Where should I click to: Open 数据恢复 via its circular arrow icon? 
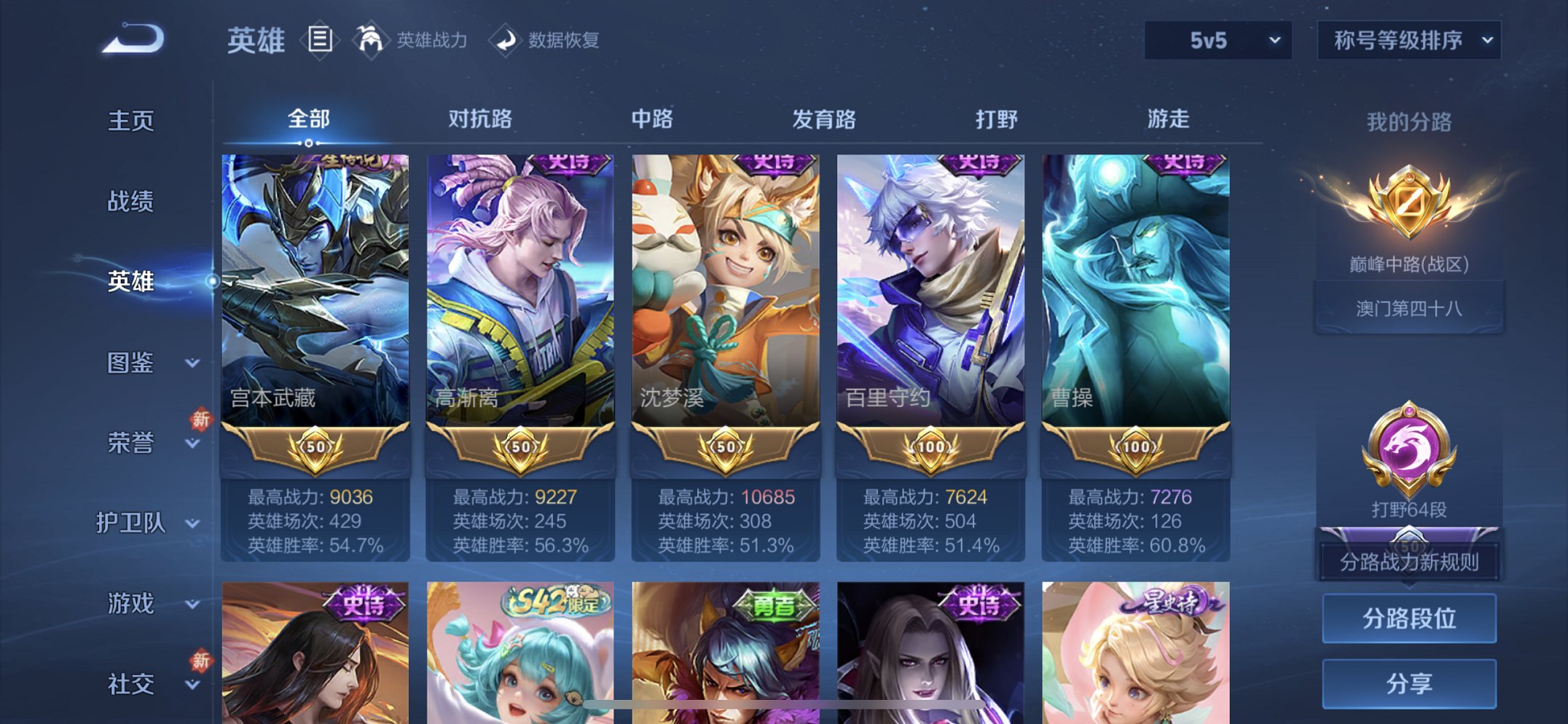[506, 39]
